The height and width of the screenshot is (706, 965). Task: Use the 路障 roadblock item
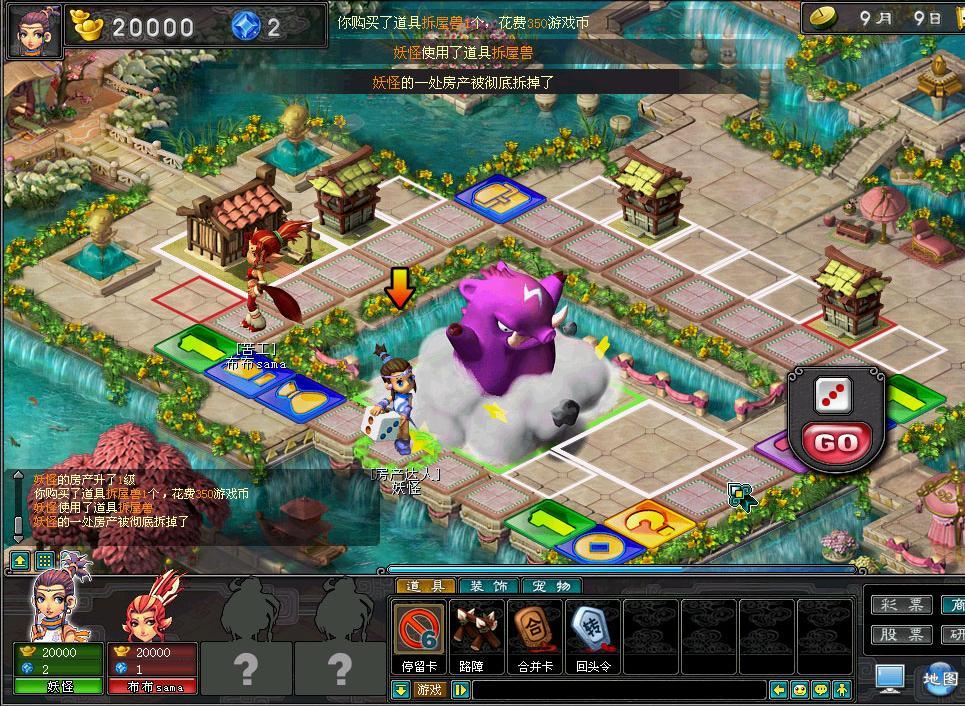coord(477,633)
